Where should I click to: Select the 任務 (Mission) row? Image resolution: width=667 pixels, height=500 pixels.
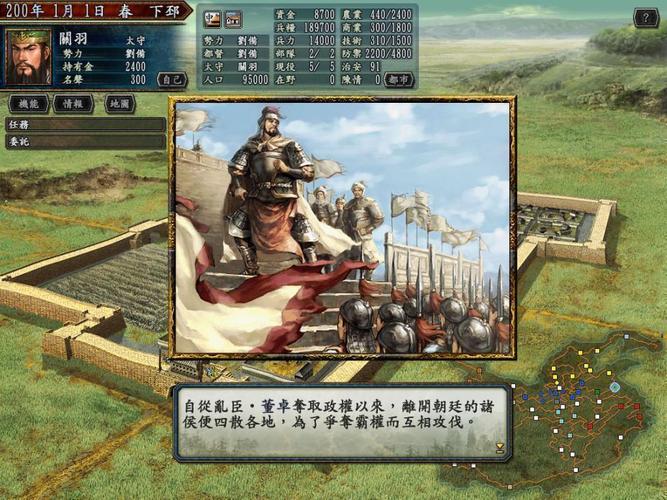[x=84, y=125]
